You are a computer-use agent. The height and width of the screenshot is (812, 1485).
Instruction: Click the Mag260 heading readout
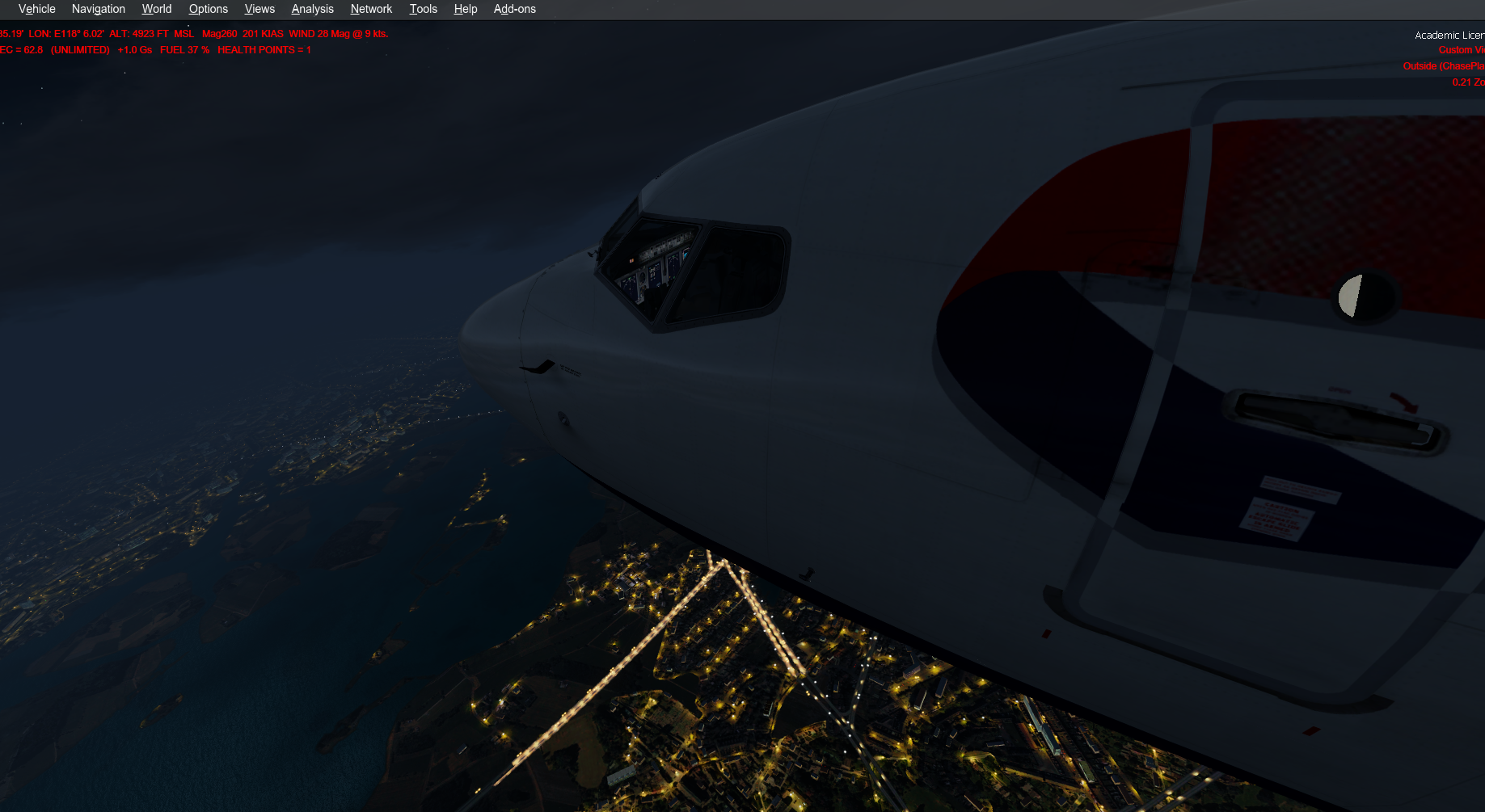[217, 34]
